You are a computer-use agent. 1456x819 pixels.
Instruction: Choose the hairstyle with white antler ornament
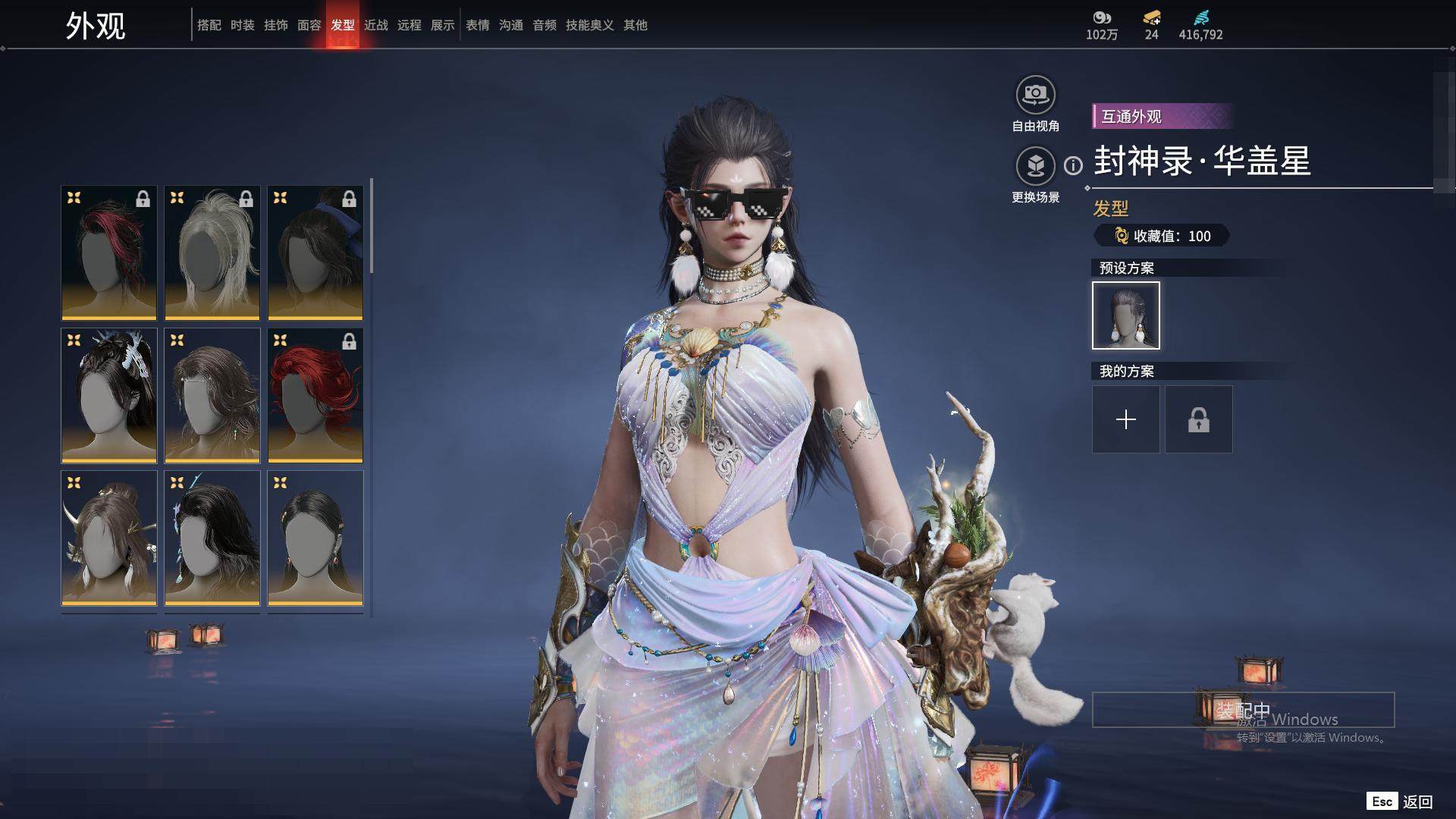(x=108, y=395)
